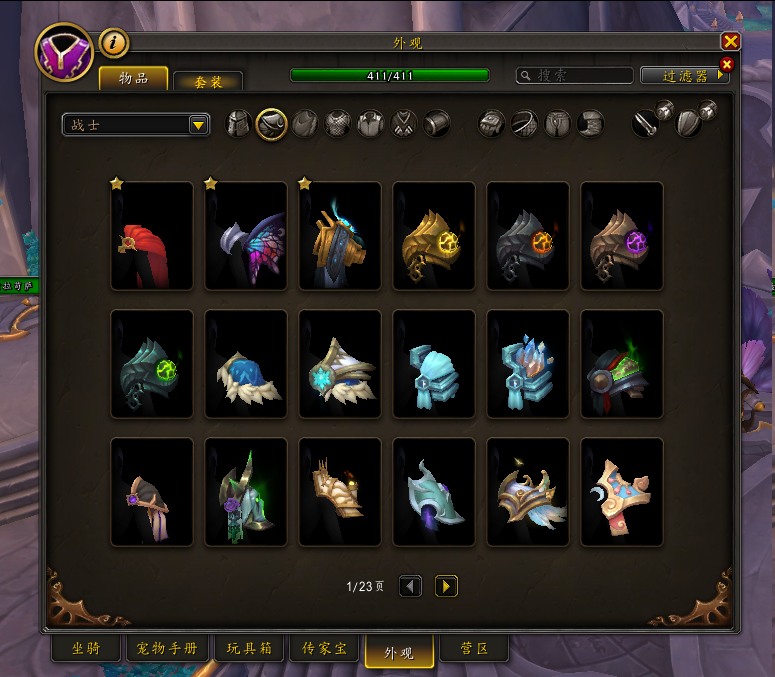Image resolution: width=775 pixels, height=677 pixels.
Task: Pick the butterfly wing shoulder appearance
Action: click(x=245, y=236)
